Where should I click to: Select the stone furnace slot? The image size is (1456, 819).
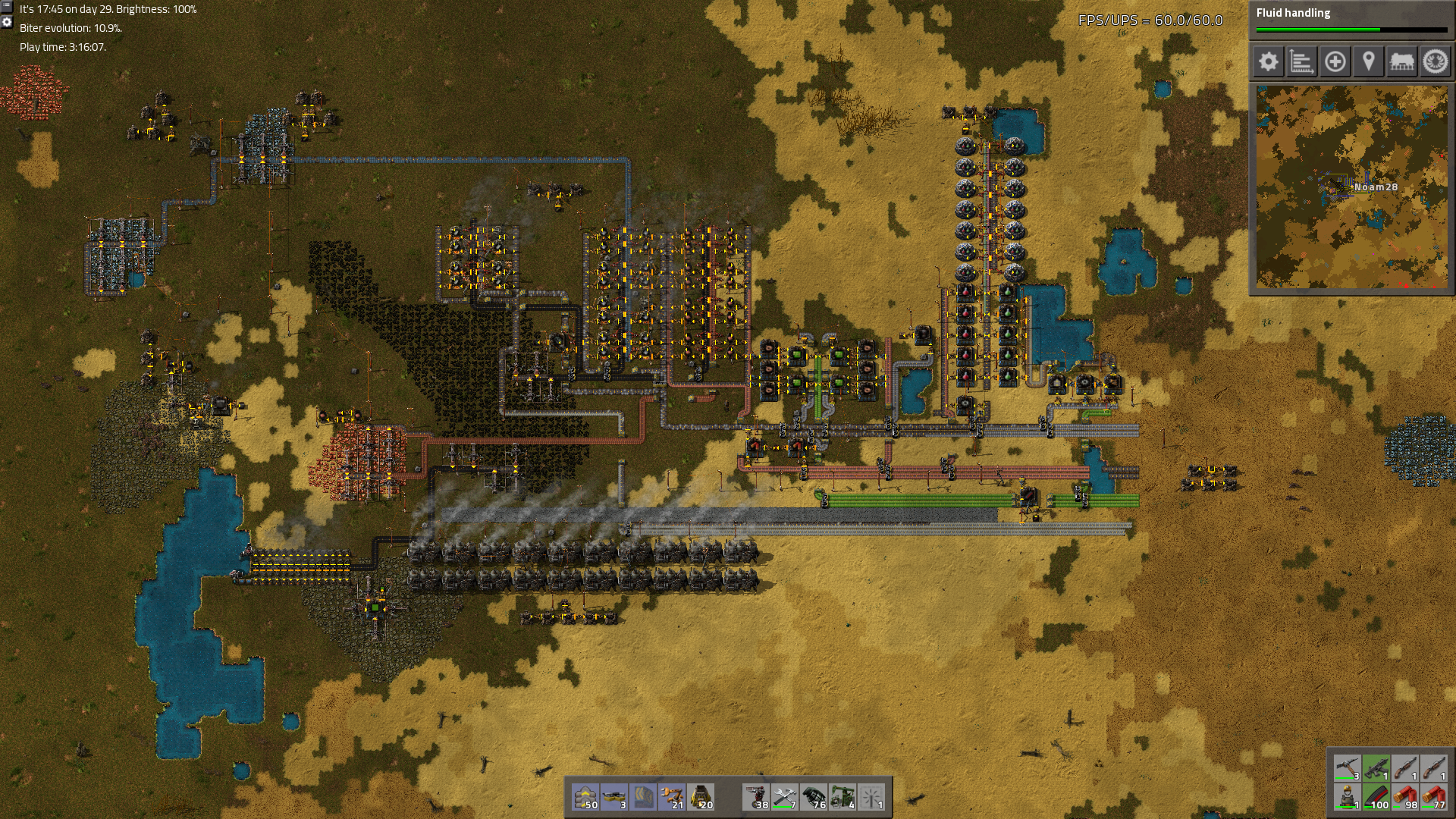701,797
